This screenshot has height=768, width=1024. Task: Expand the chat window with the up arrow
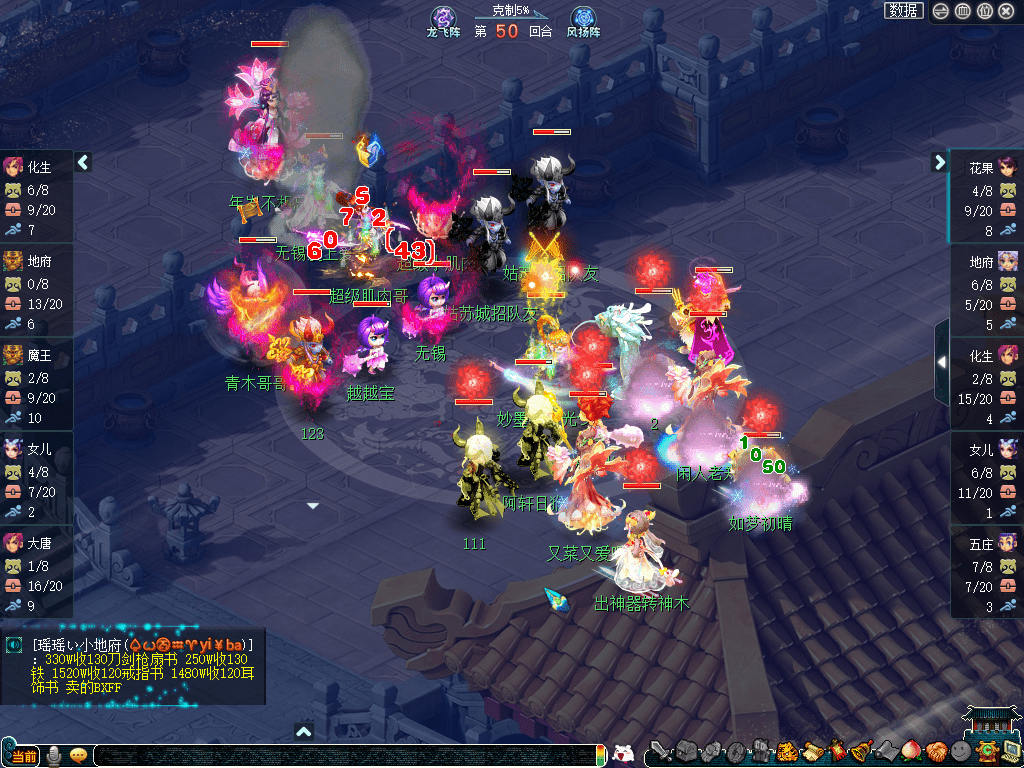(x=304, y=732)
